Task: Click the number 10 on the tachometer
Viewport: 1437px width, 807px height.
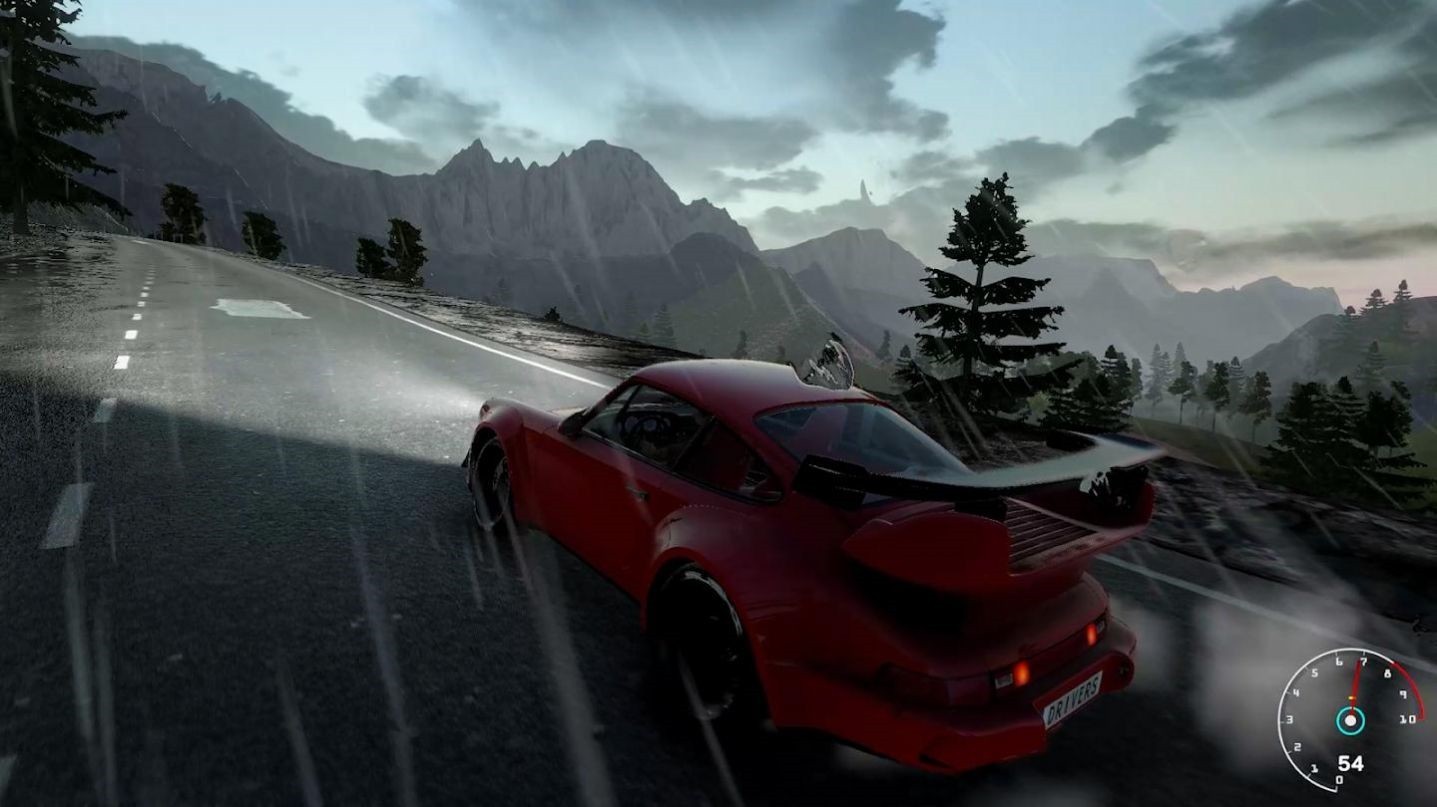Action: click(1406, 718)
